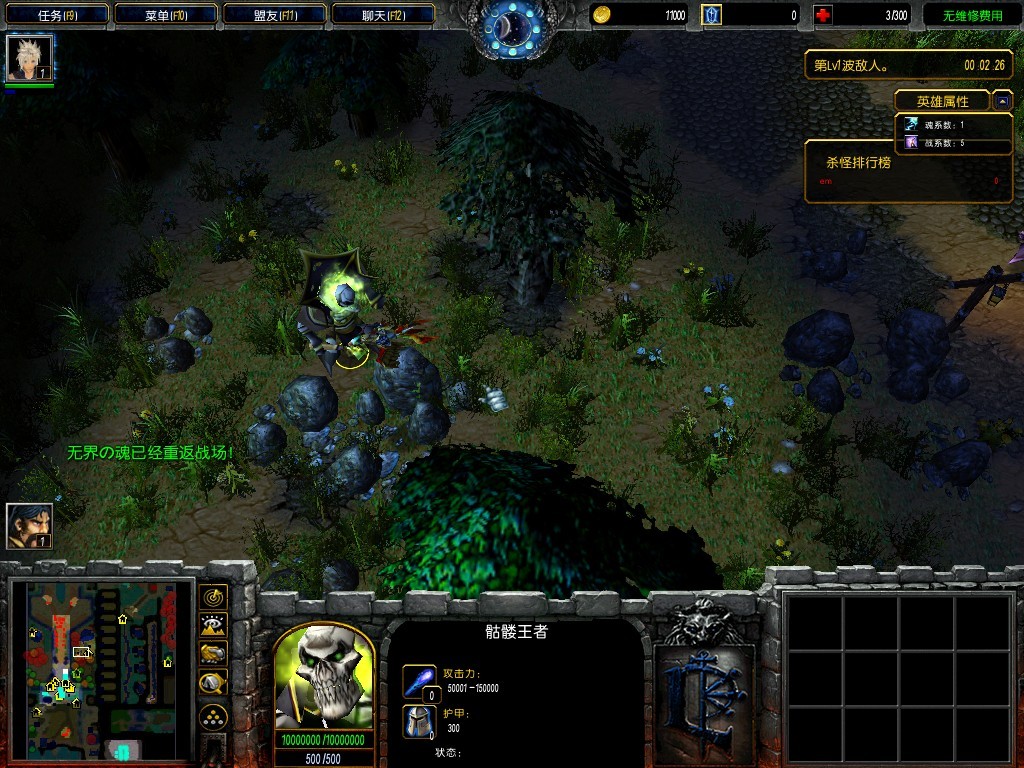Open the 任务 (F9) quests menu
The image size is (1024, 768).
point(57,15)
